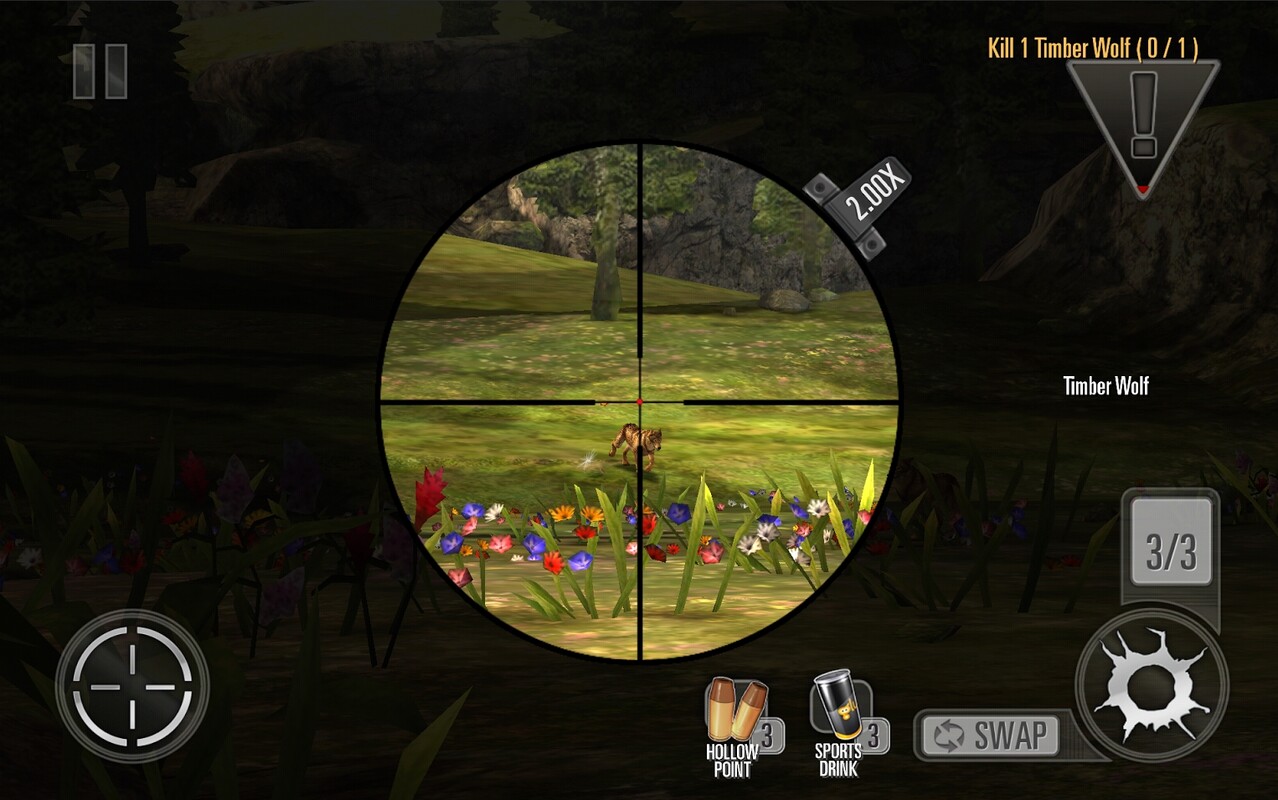Screen dimensions: 1278x800
Task: Toggle the scope with the crosshair button
Action: [132, 686]
